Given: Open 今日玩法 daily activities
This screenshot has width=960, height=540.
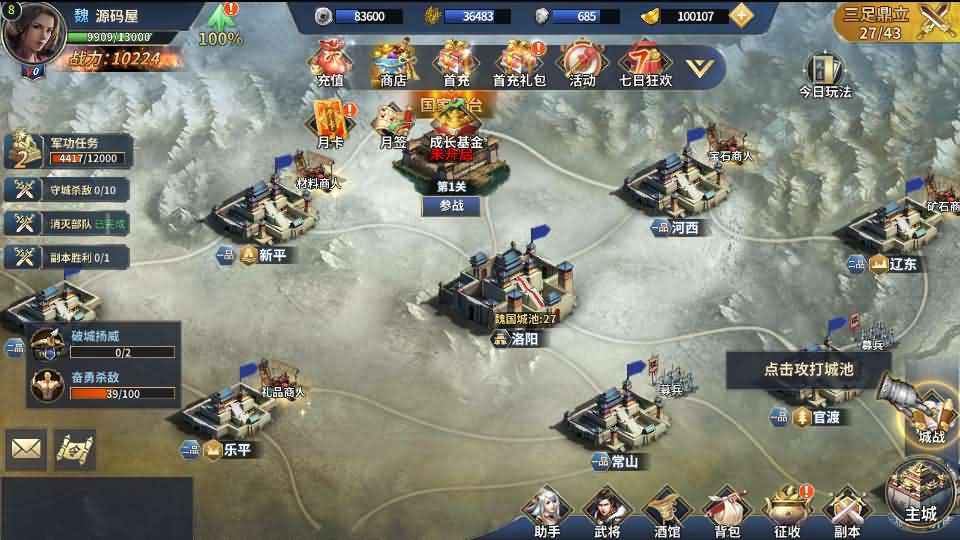Looking at the screenshot, I should pos(824,74).
